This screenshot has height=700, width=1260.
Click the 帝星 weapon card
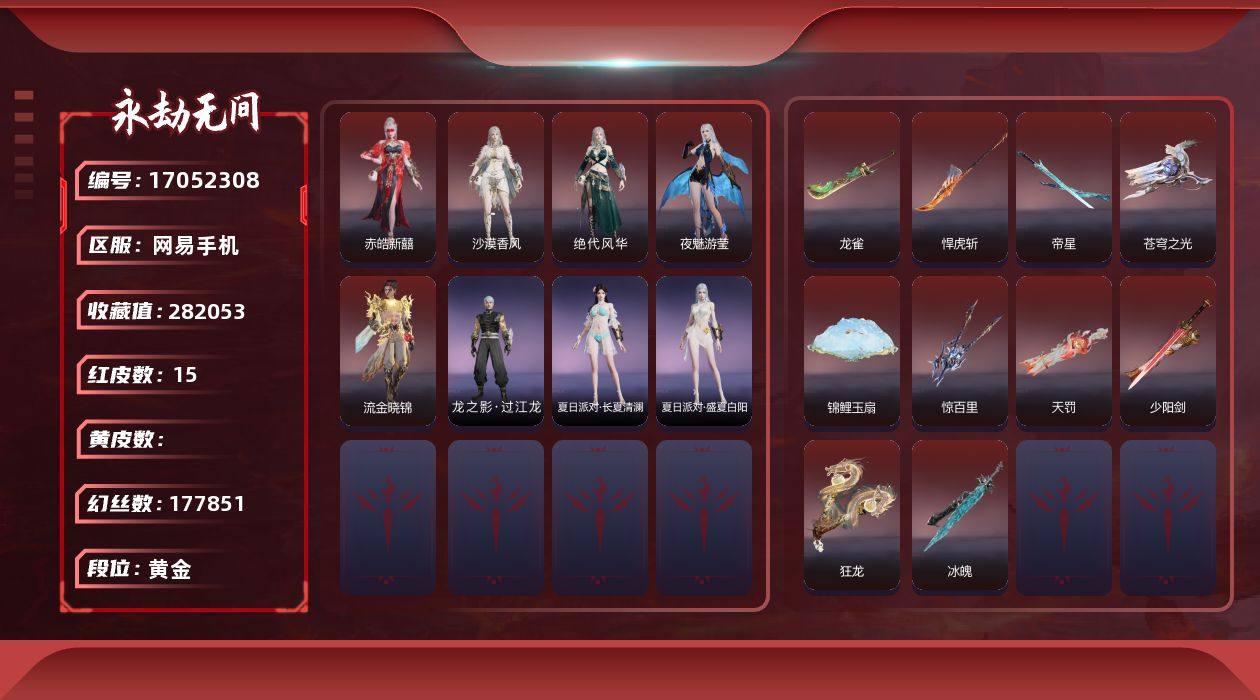(1064, 186)
